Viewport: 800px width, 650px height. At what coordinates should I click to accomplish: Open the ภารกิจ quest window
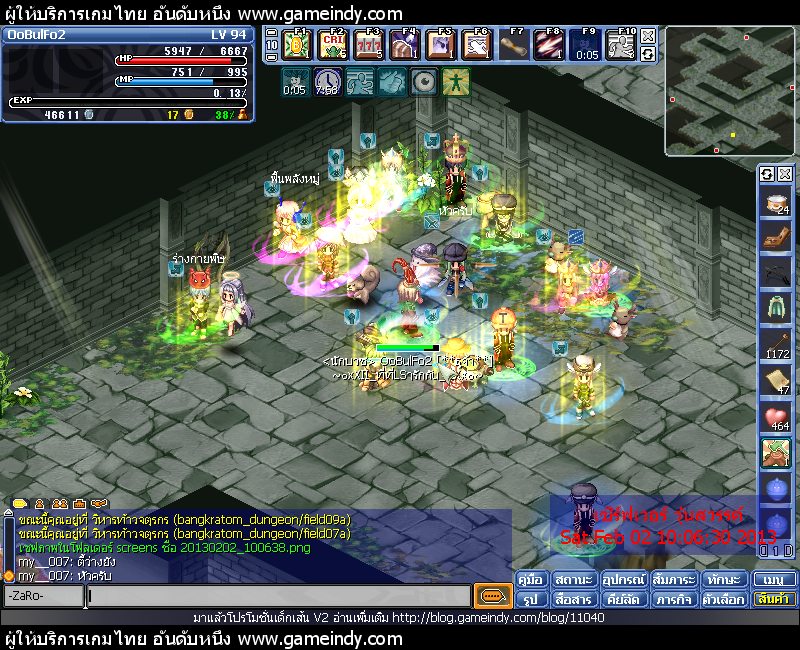click(x=673, y=599)
